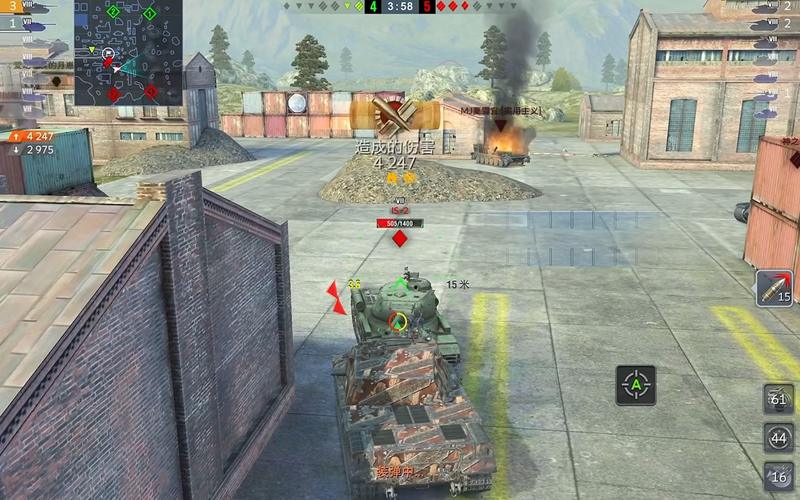Activate the consumable showing 44

778,438
